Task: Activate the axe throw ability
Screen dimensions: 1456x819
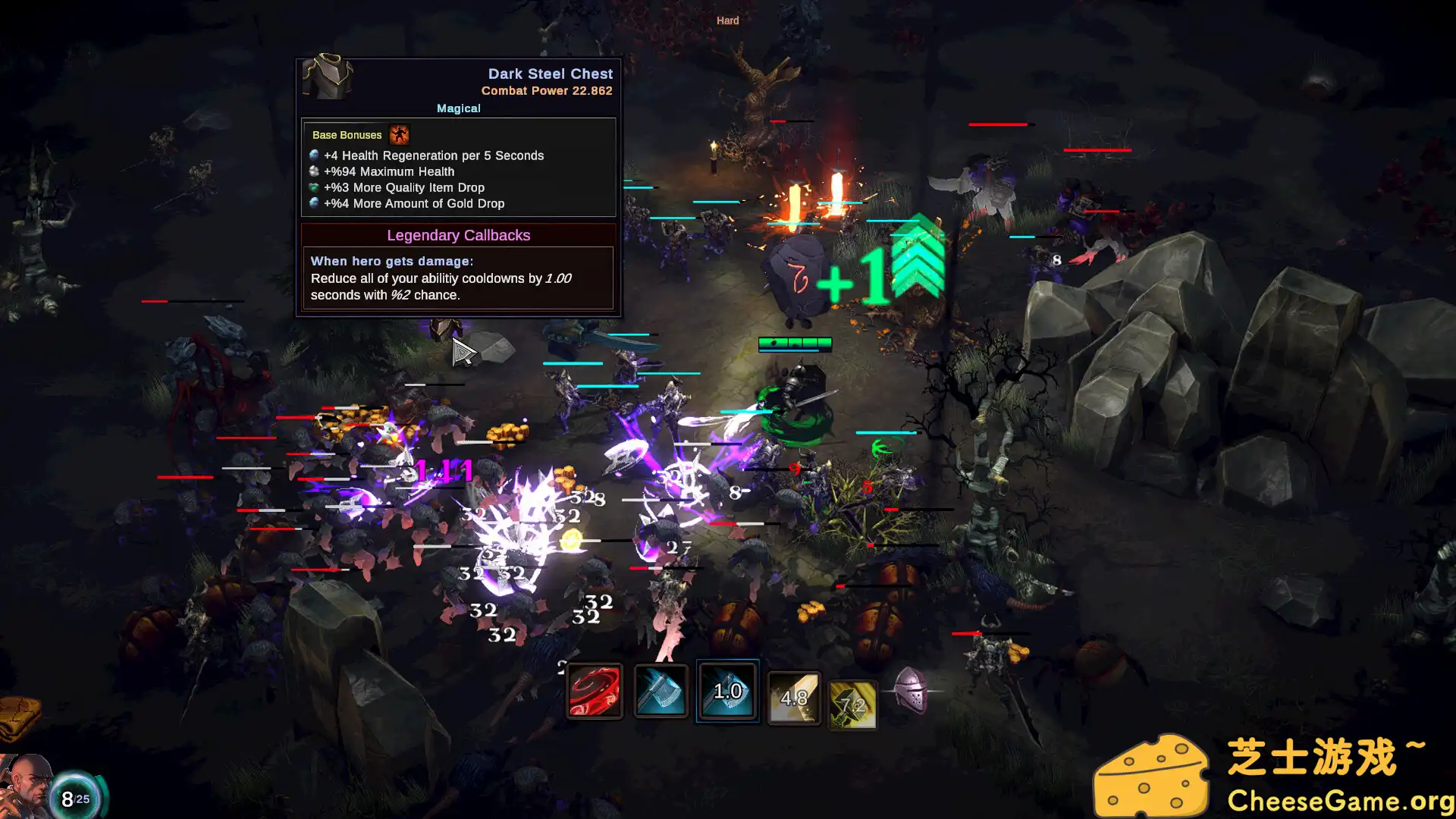Action: (661, 691)
